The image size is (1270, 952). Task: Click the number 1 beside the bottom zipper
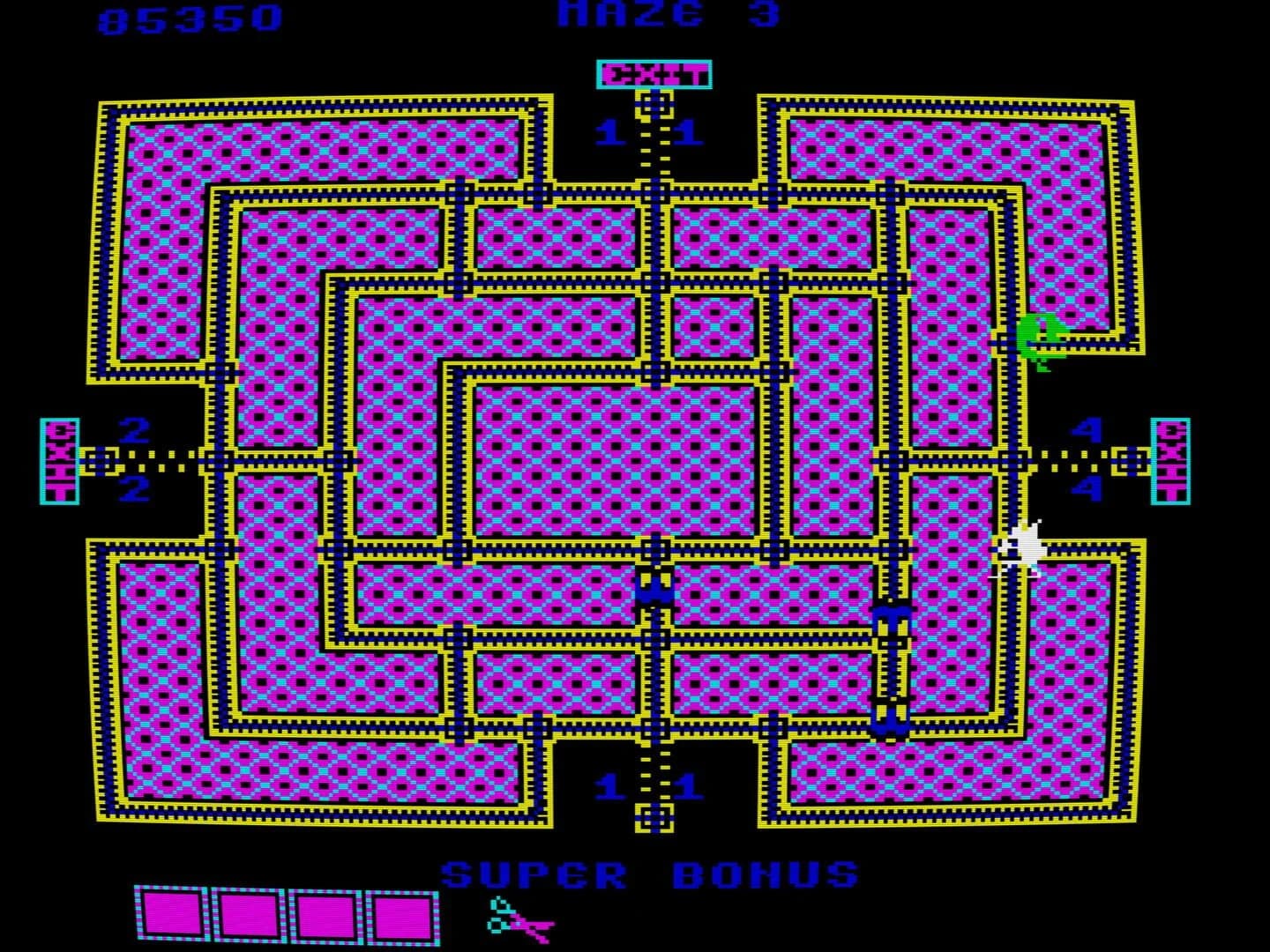(x=610, y=783)
